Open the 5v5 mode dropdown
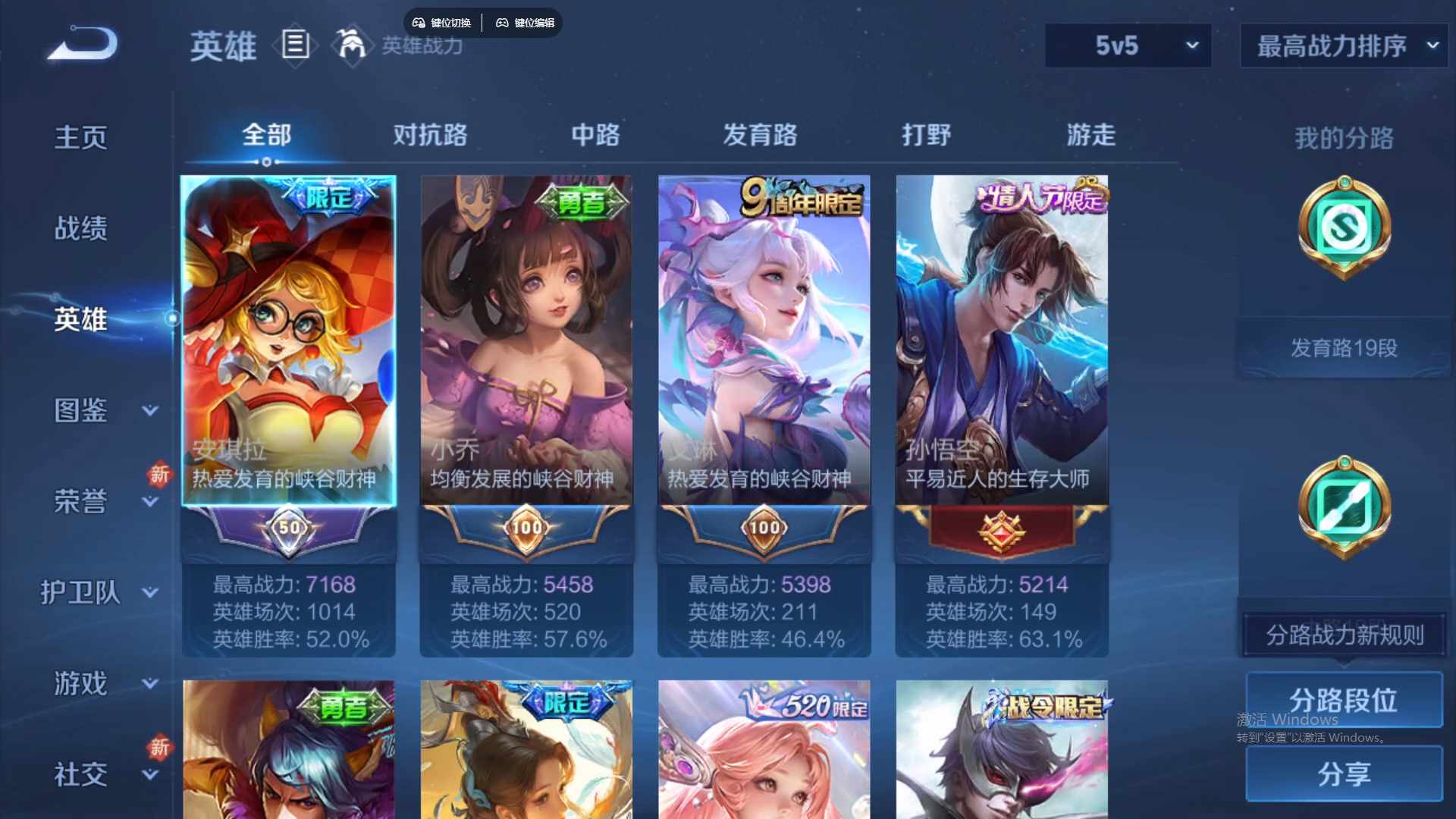Screen dimensions: 1456x819 click(1128, 45)
